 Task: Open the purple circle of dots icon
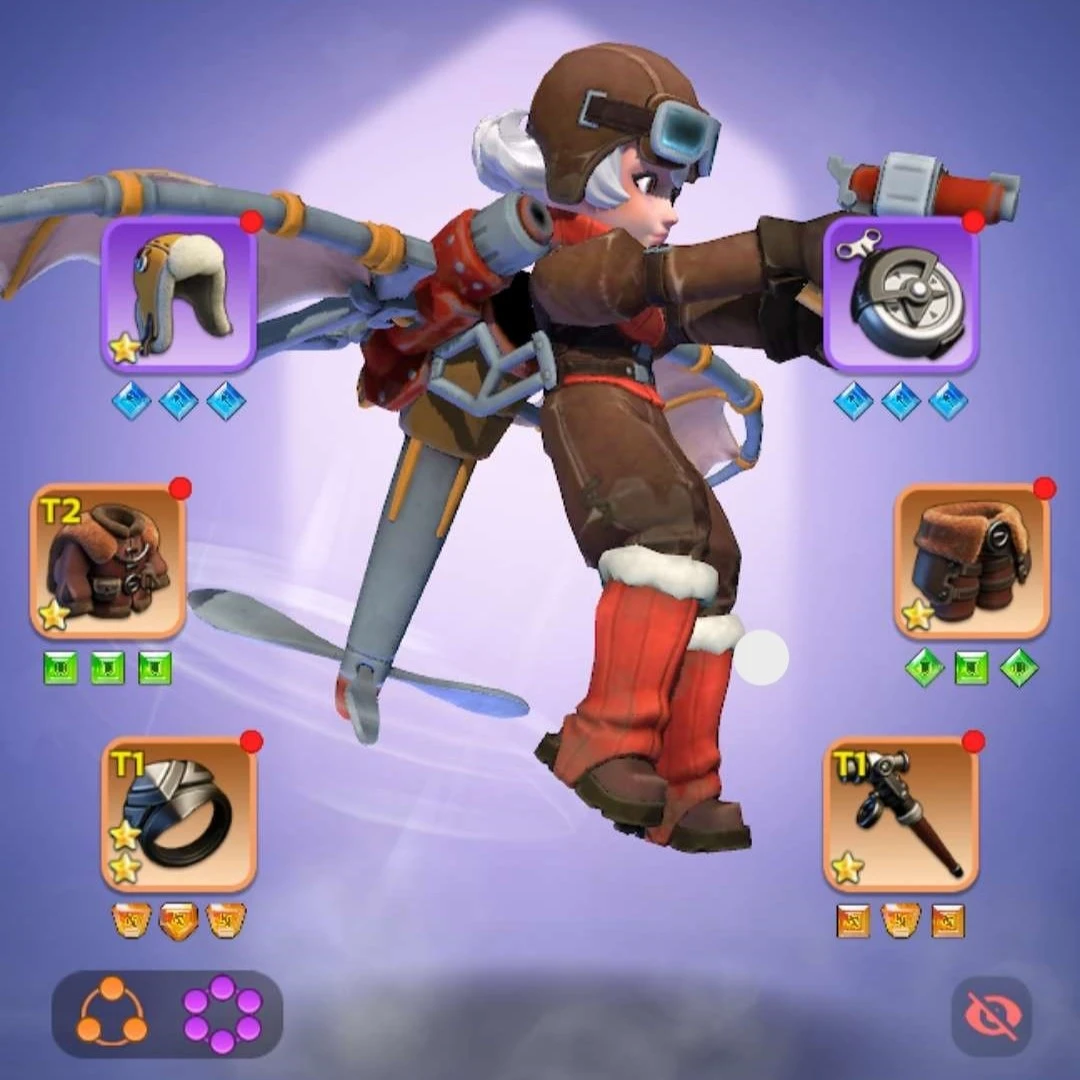[x=222, y=1013]
